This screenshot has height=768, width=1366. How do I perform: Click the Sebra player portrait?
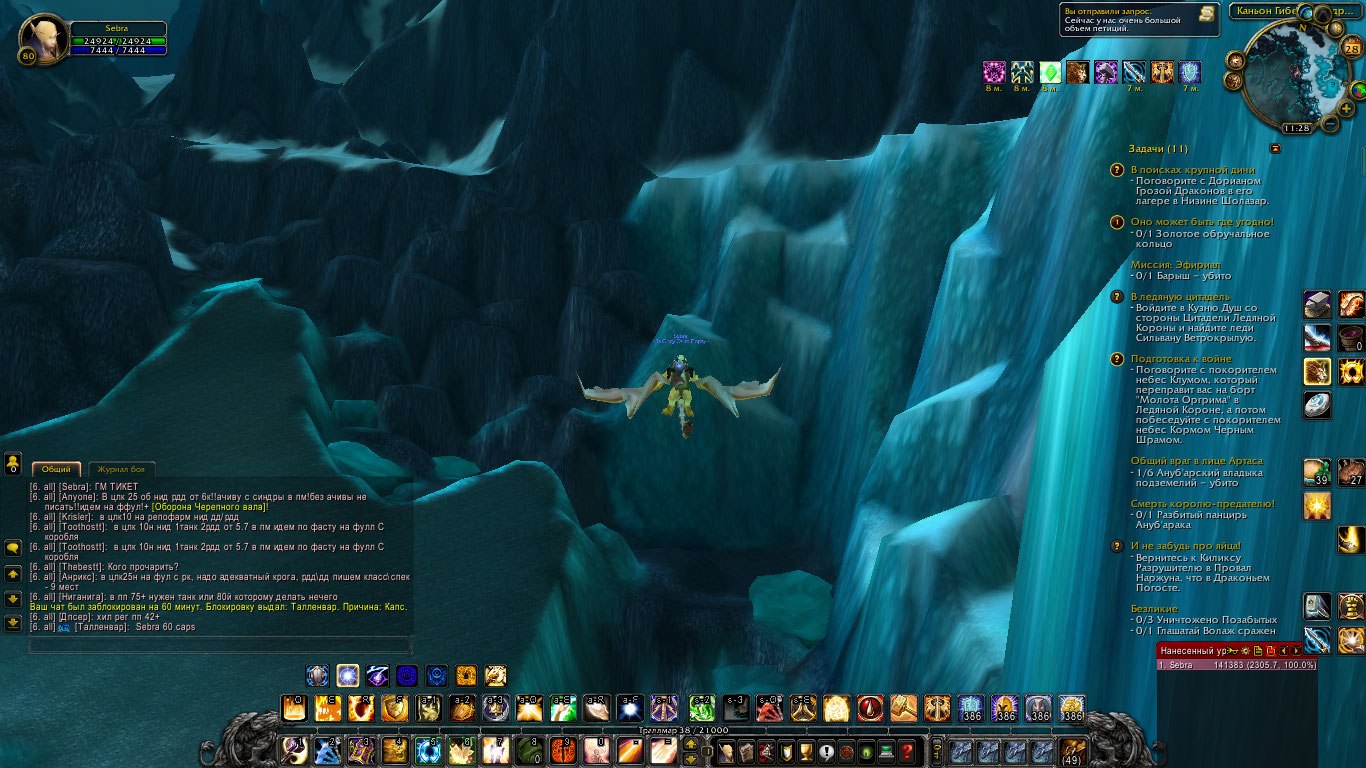(40, 38)
